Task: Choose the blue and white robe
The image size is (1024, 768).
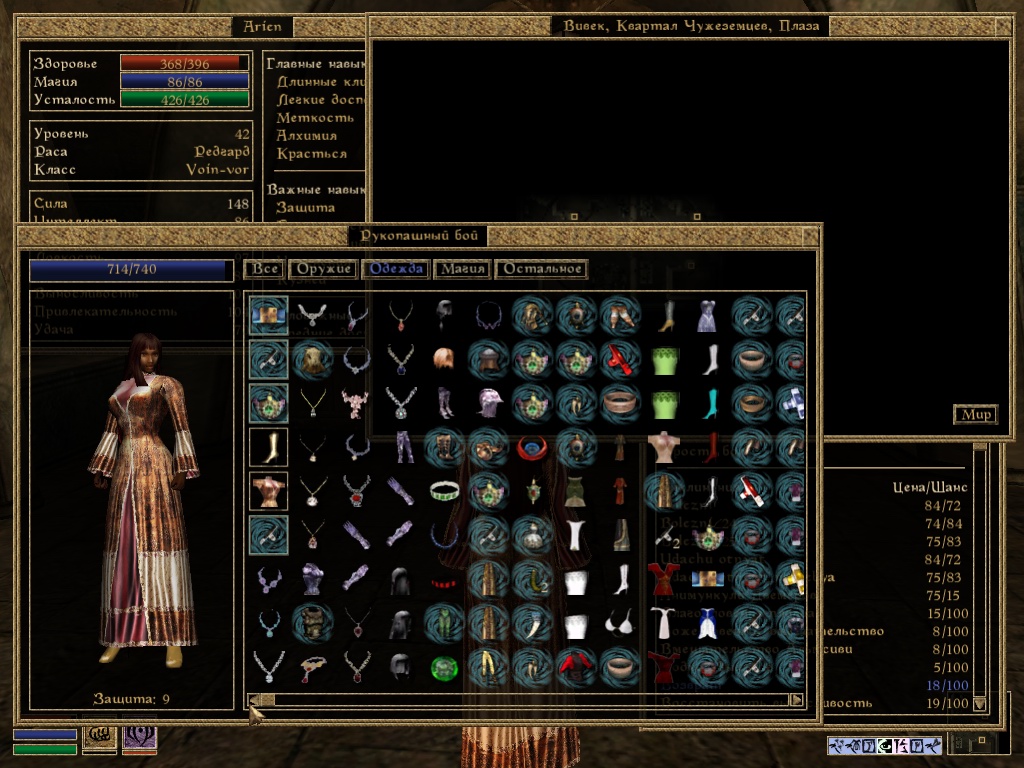Action: click(709, 623)
